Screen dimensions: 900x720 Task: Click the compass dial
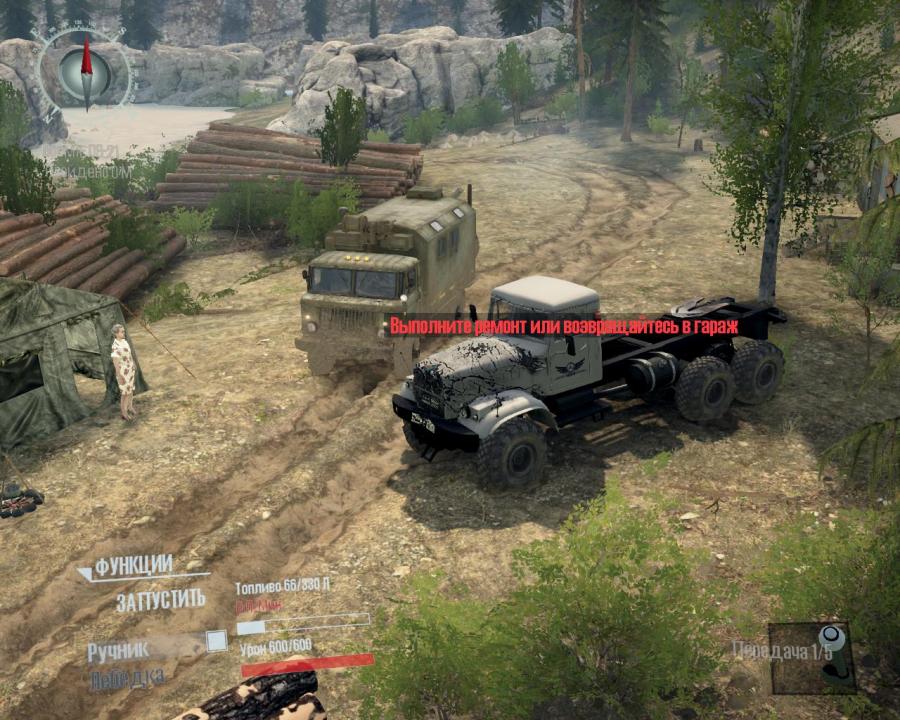[85, 69]
